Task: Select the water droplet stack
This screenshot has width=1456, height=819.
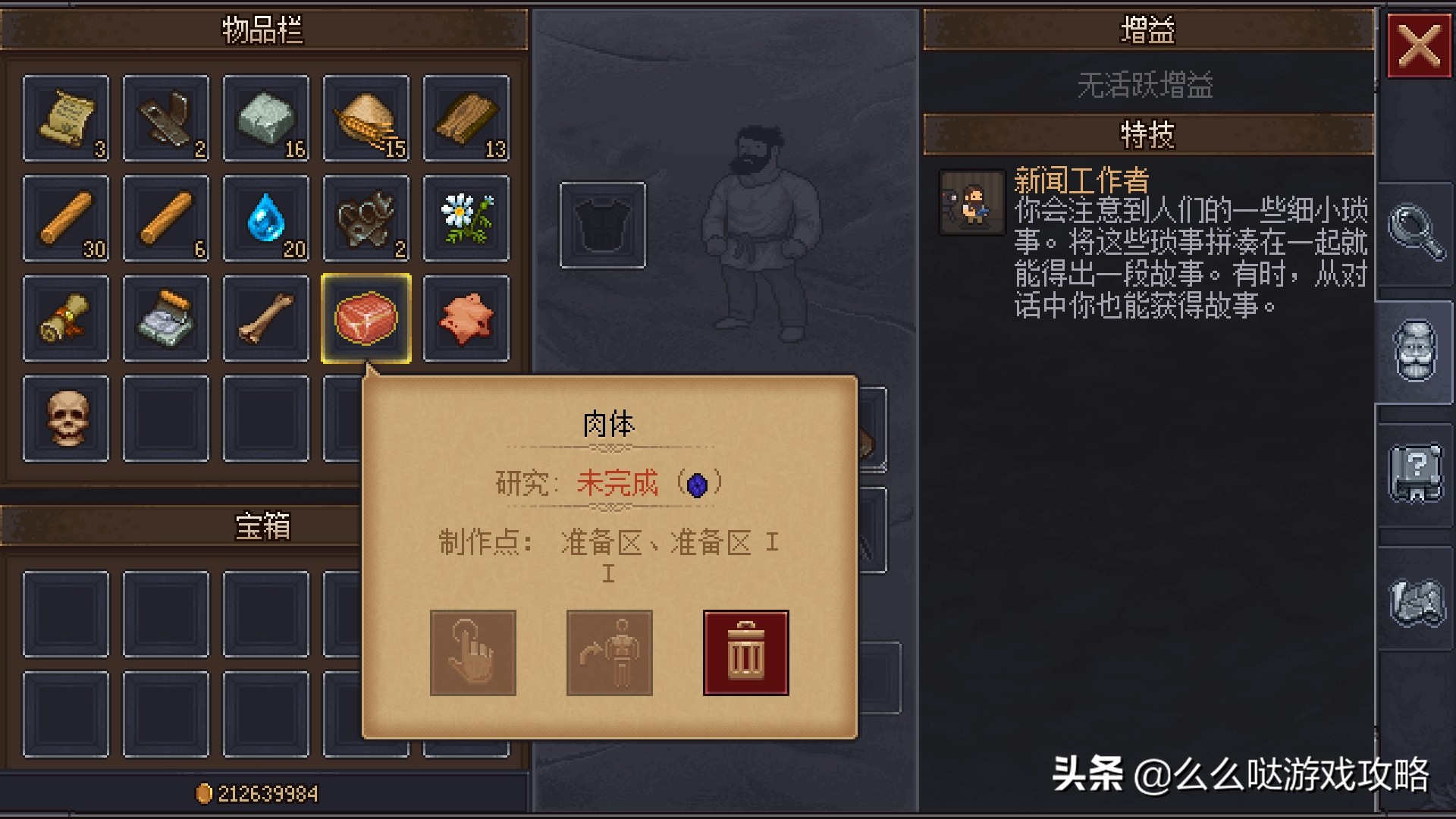Action: coord(266,219)
